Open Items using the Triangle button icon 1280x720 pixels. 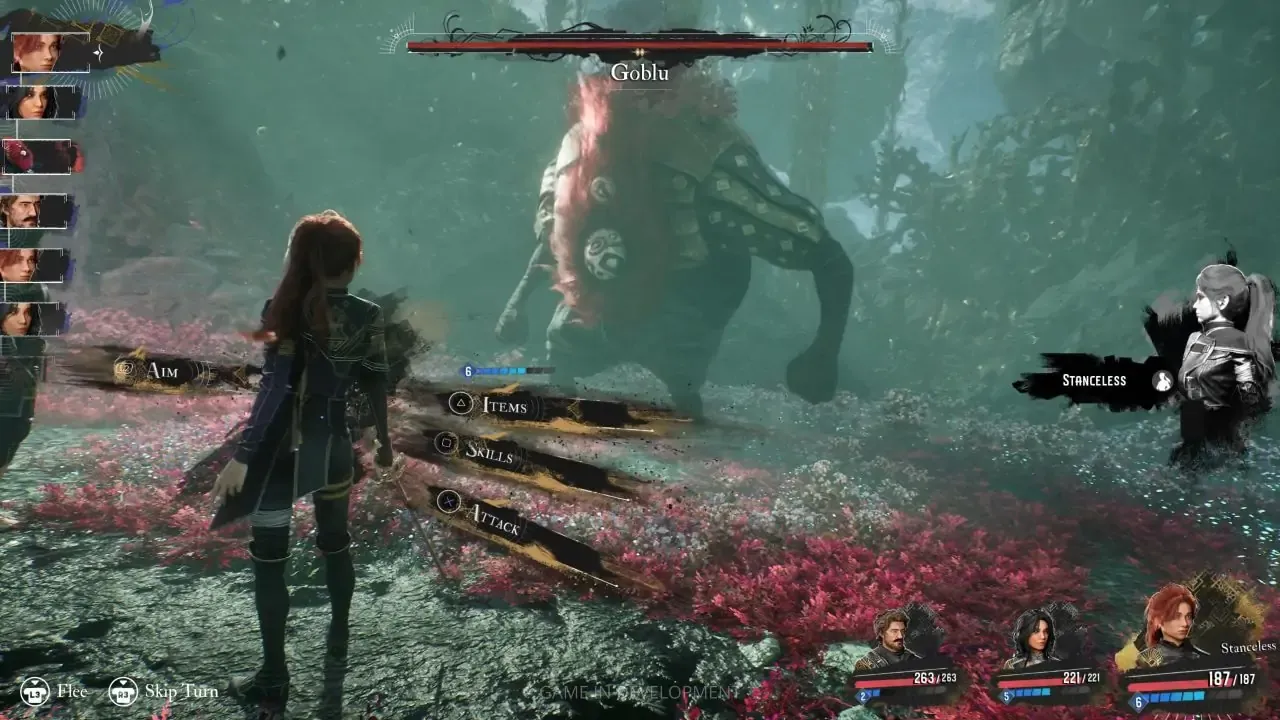(x=459, y=403)
